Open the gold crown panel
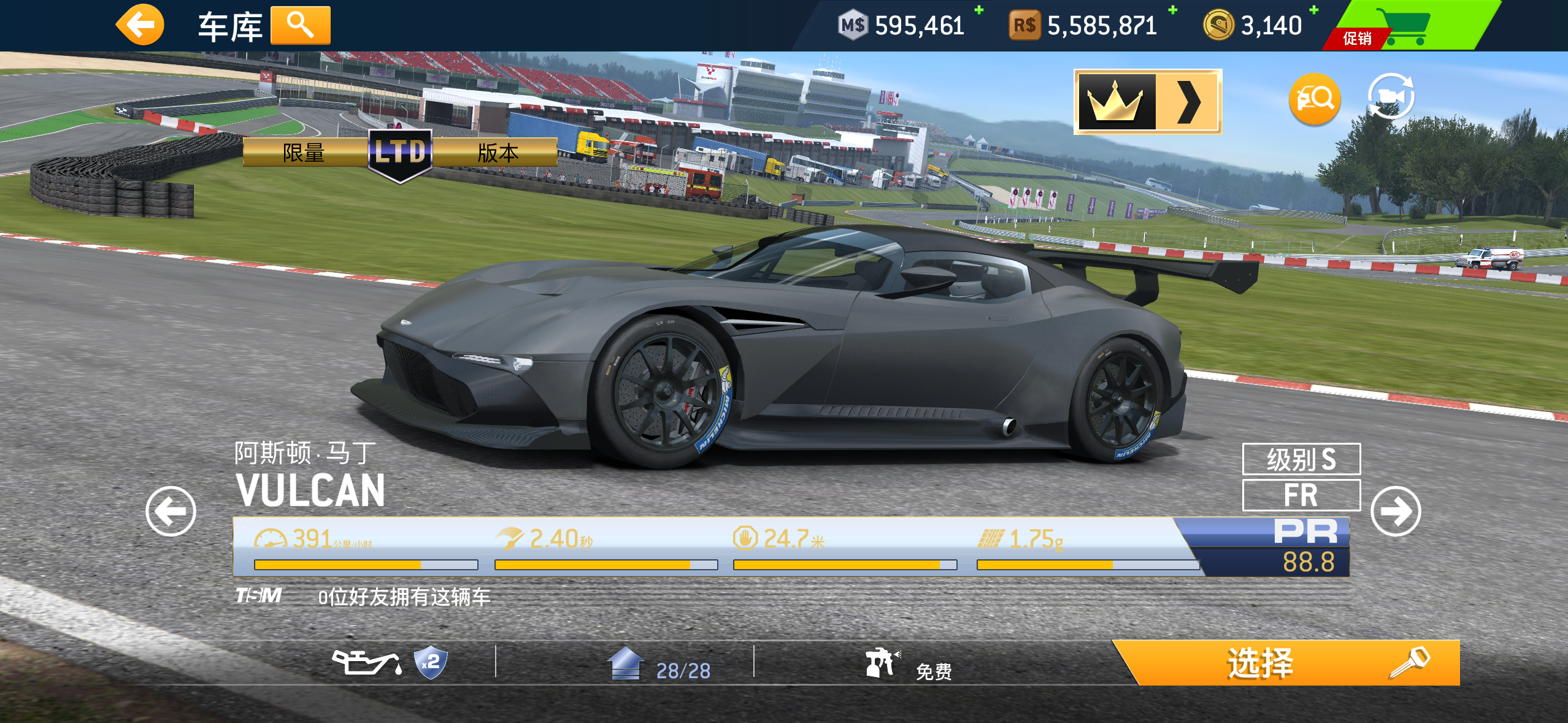Image resolution: width=1568 pixels, height=723 pixels. (1147, 101)
